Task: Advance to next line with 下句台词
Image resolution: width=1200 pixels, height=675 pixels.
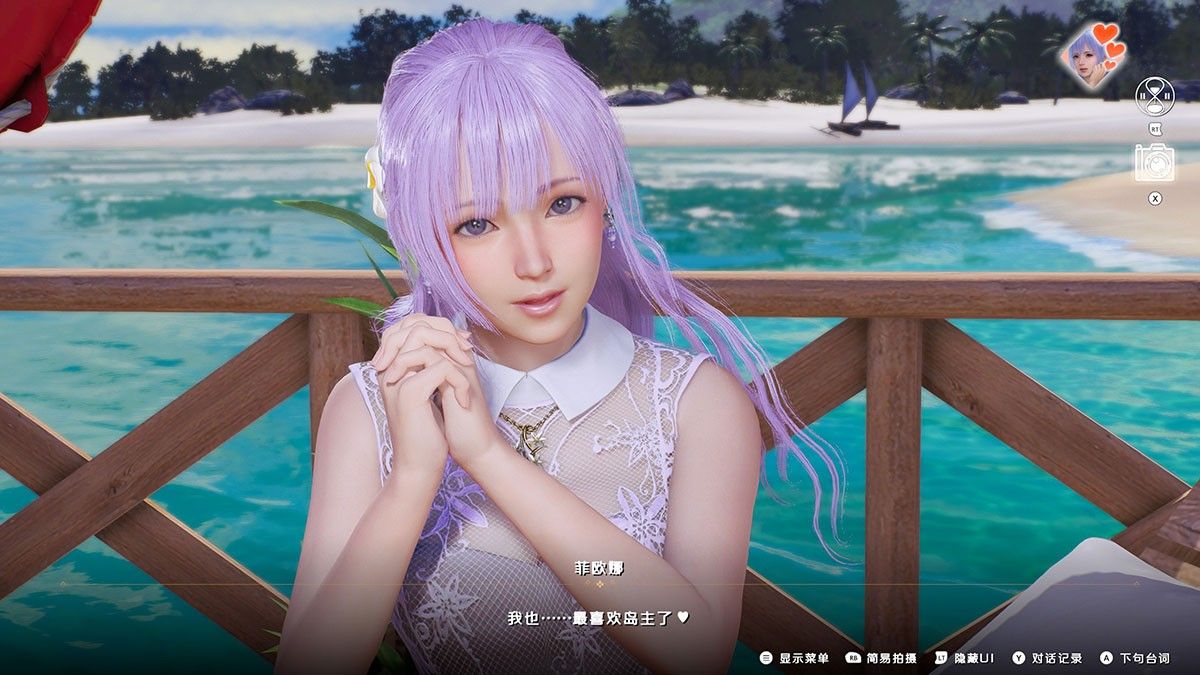Action: point(1134,658)
